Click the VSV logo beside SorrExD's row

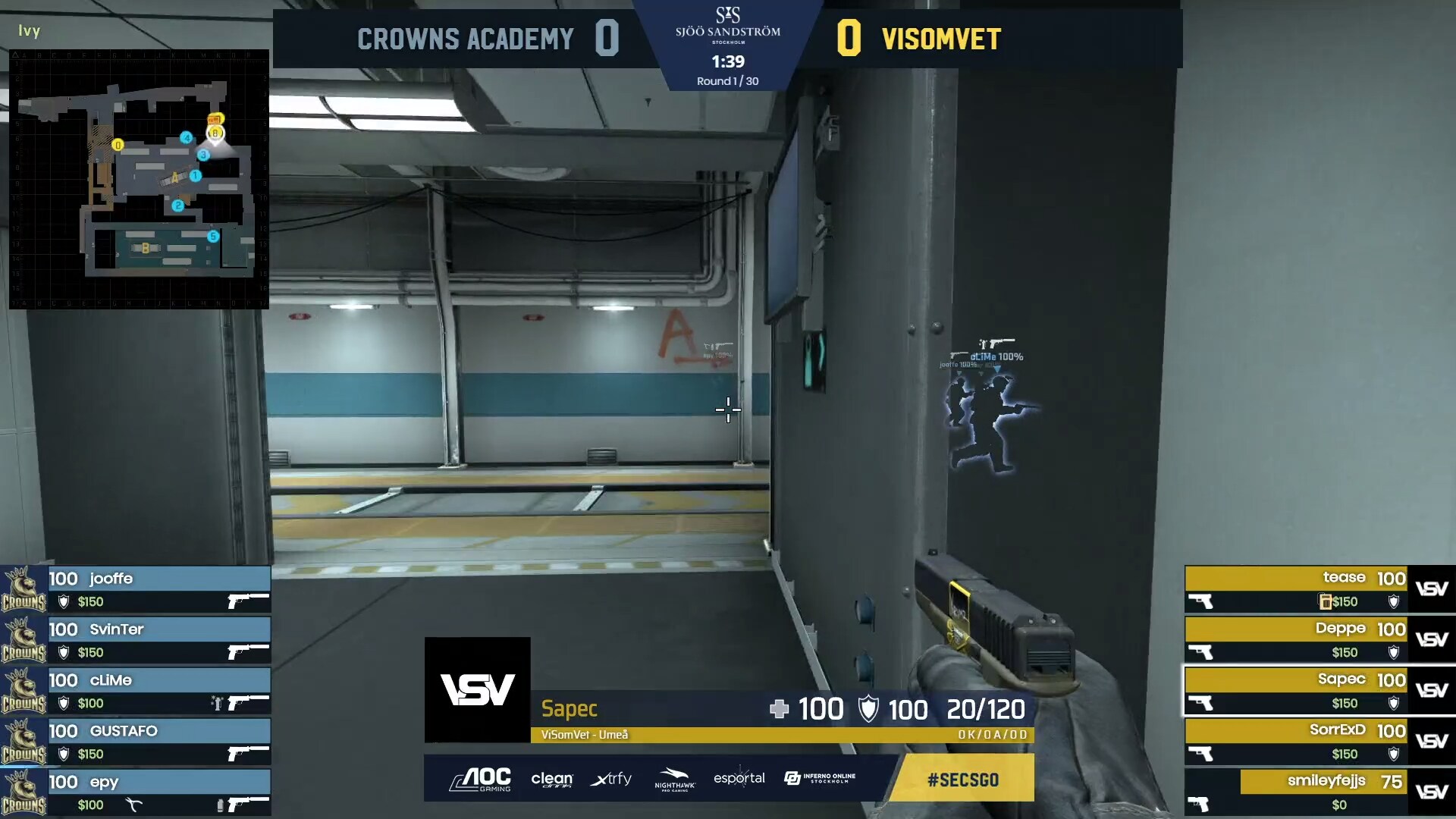pyautogui.click(x=1432, y=740)
